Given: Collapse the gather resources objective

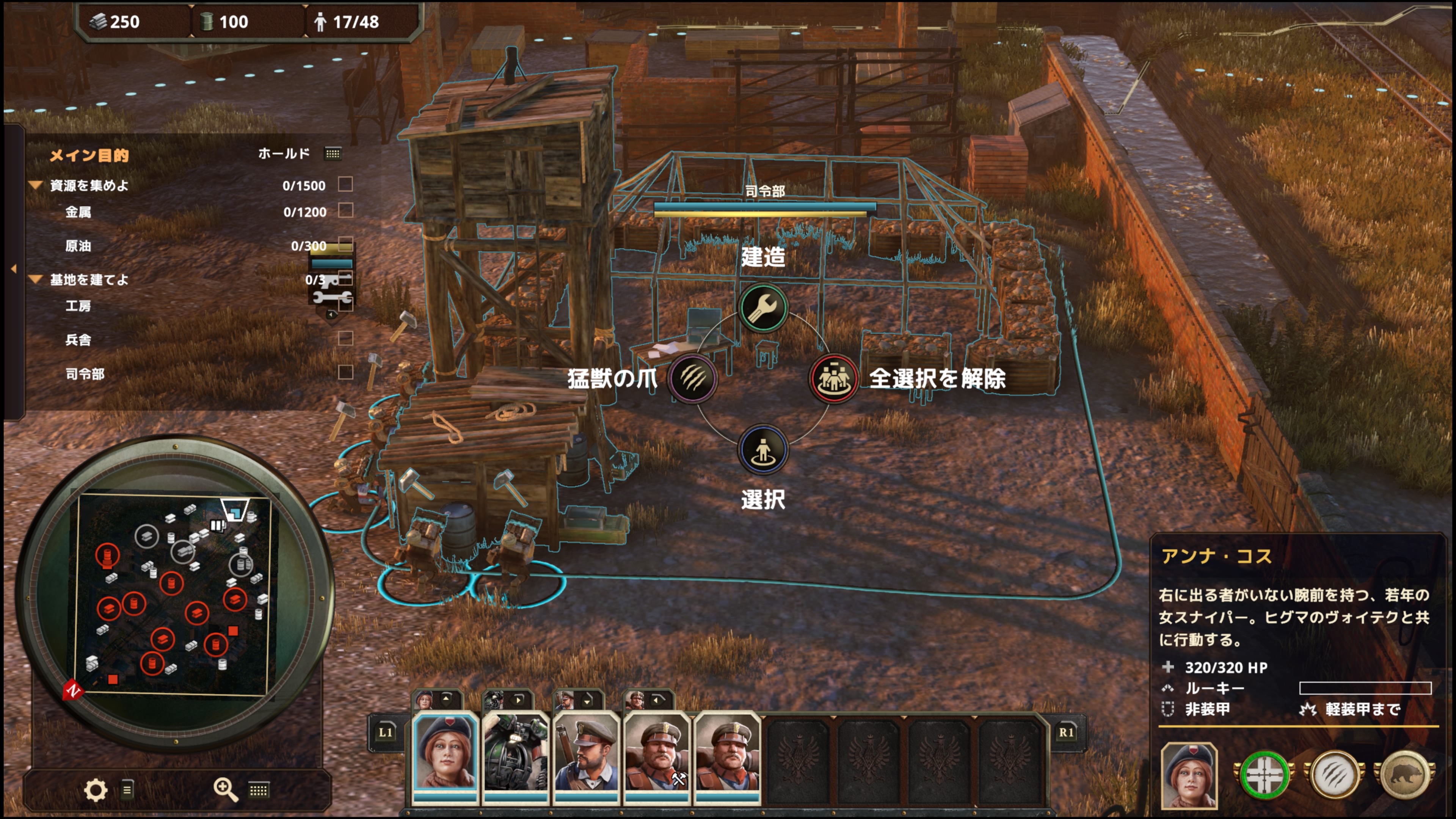Looking at the screenshot, I should (36, 185).
